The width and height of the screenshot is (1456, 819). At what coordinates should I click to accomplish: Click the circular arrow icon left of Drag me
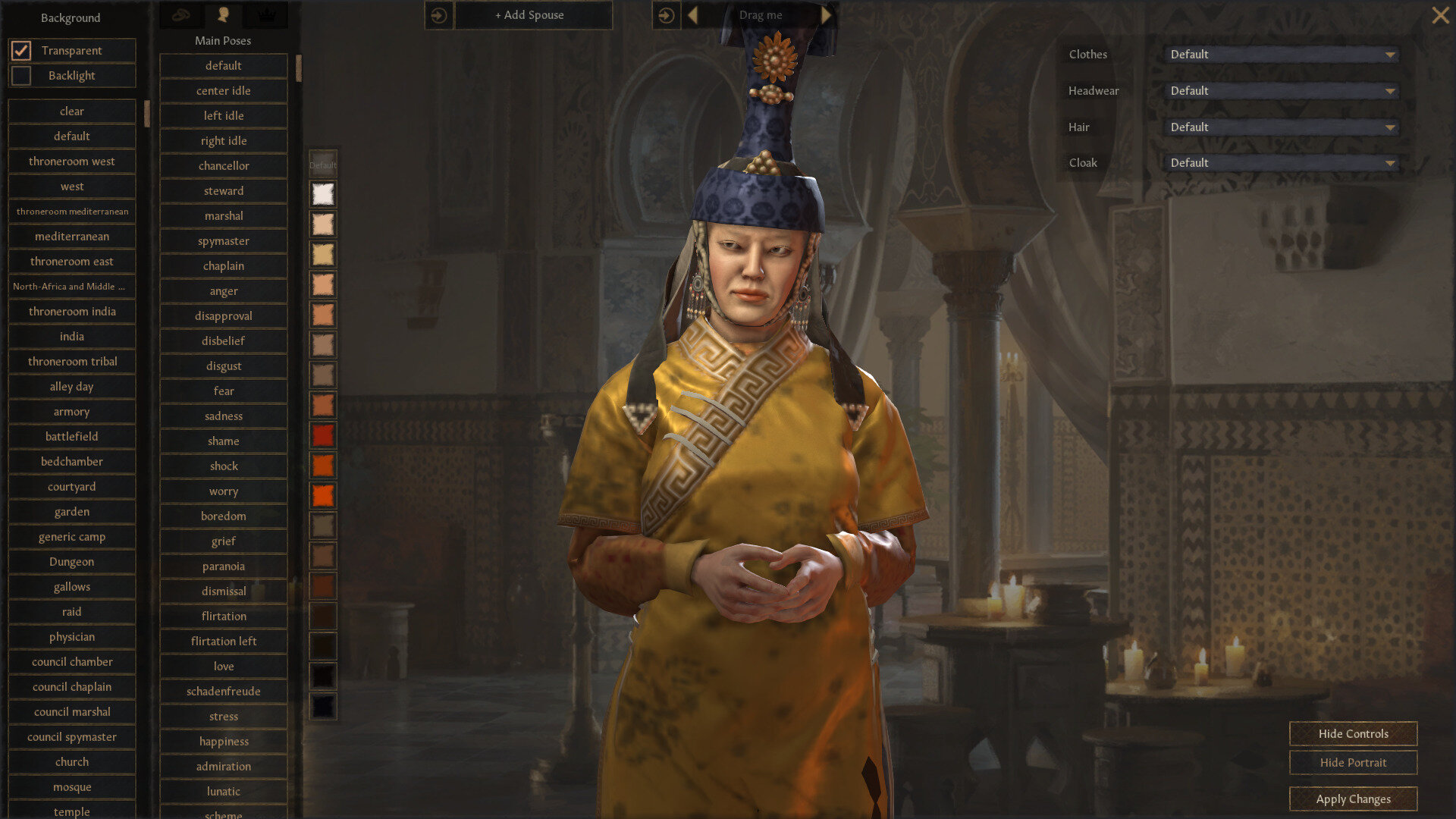pyautogui.click(x=666, y=15)
